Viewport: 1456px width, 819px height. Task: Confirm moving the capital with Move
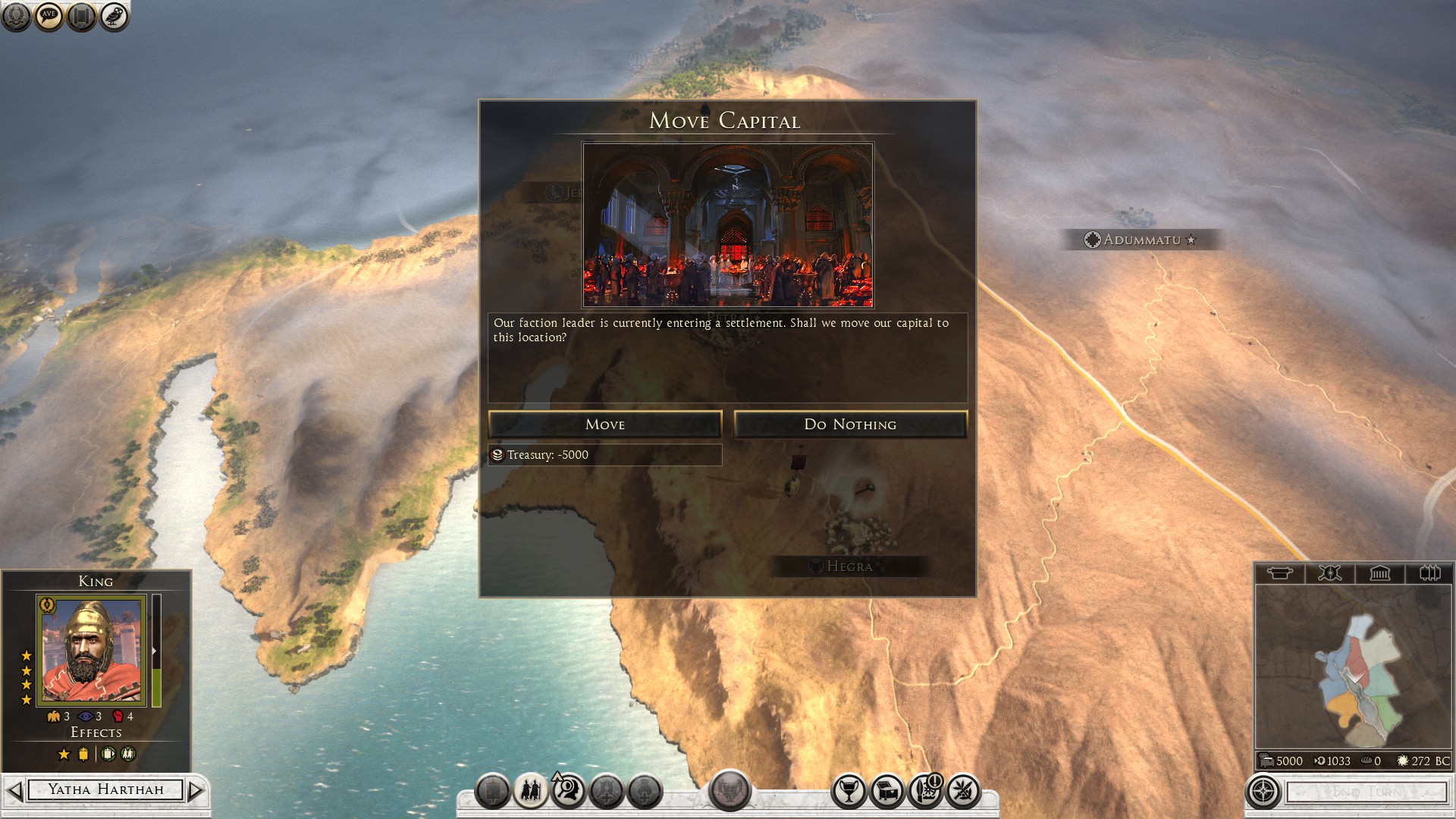tap(604, 425)
